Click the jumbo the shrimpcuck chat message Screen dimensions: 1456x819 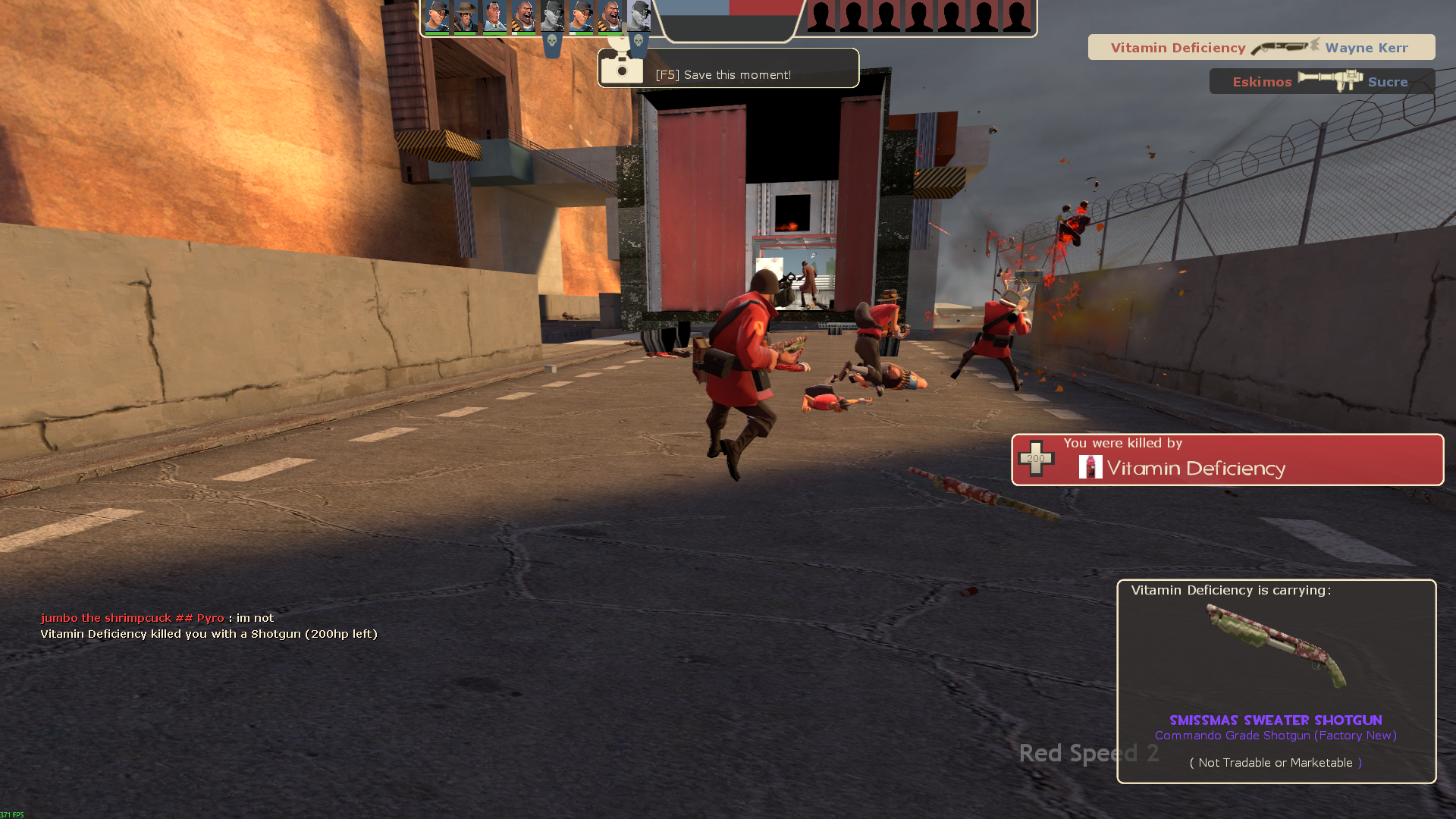pos(157,618)
